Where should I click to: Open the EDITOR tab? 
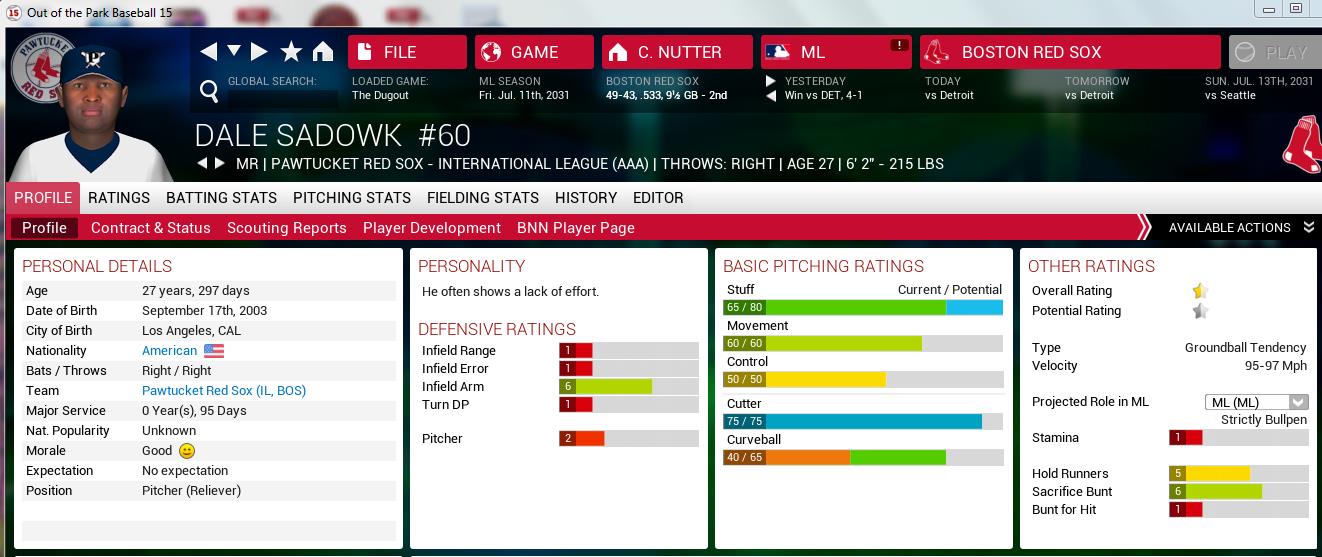click(x=658, y=198)
